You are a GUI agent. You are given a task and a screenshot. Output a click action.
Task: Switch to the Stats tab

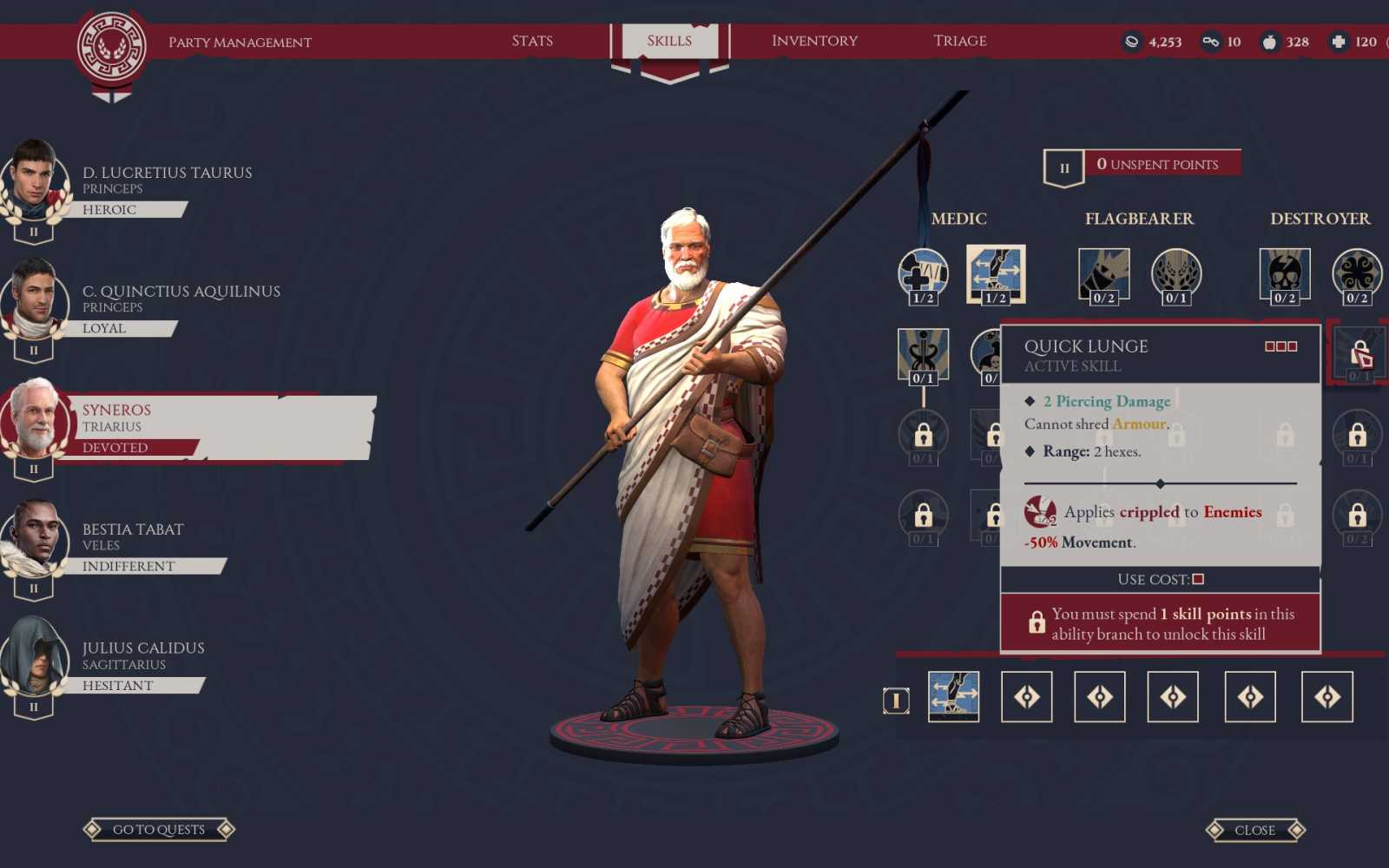pos(532,40)
